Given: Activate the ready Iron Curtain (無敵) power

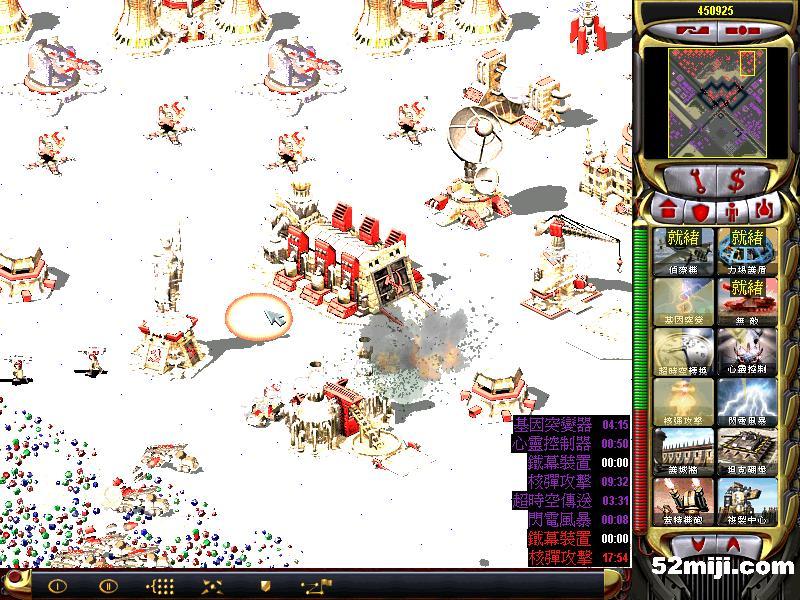Looking at the screenshot, I should (x=746, y=302).
